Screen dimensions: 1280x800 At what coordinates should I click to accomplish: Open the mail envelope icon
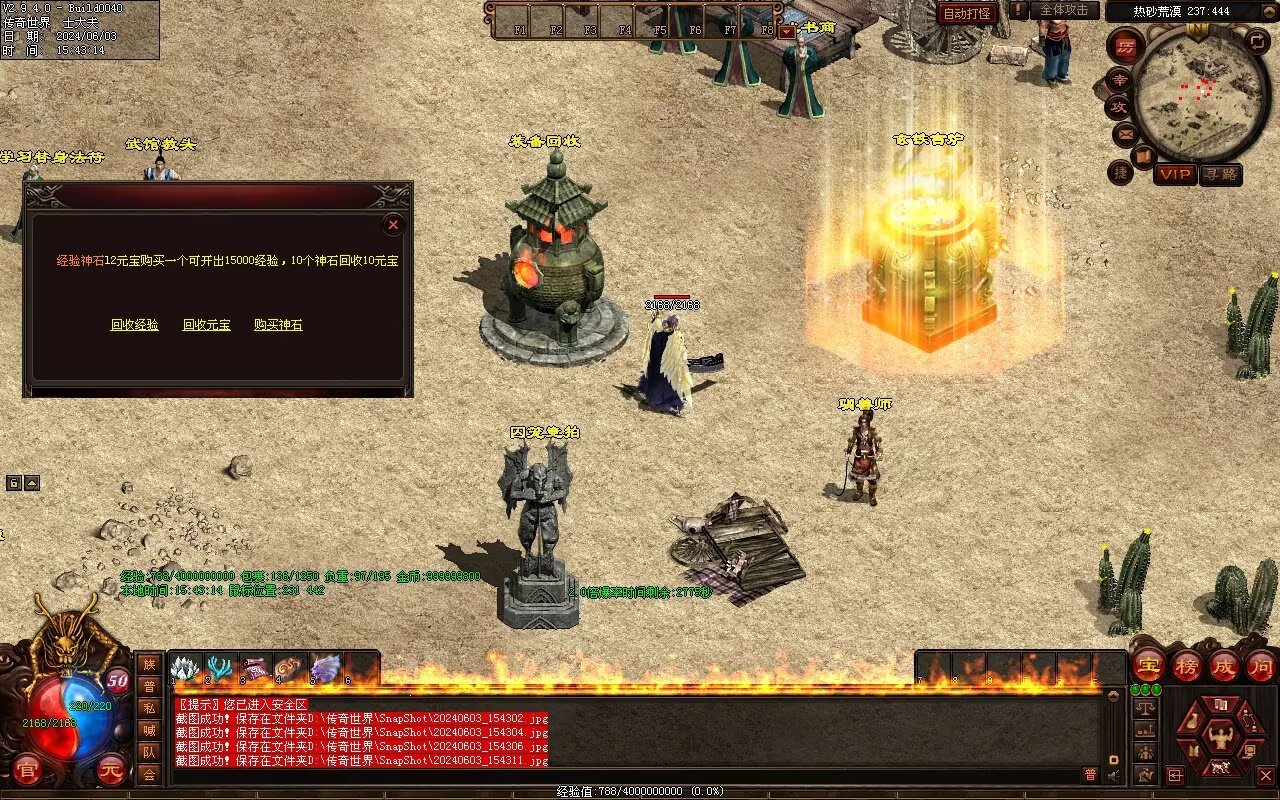[1125, 133]
